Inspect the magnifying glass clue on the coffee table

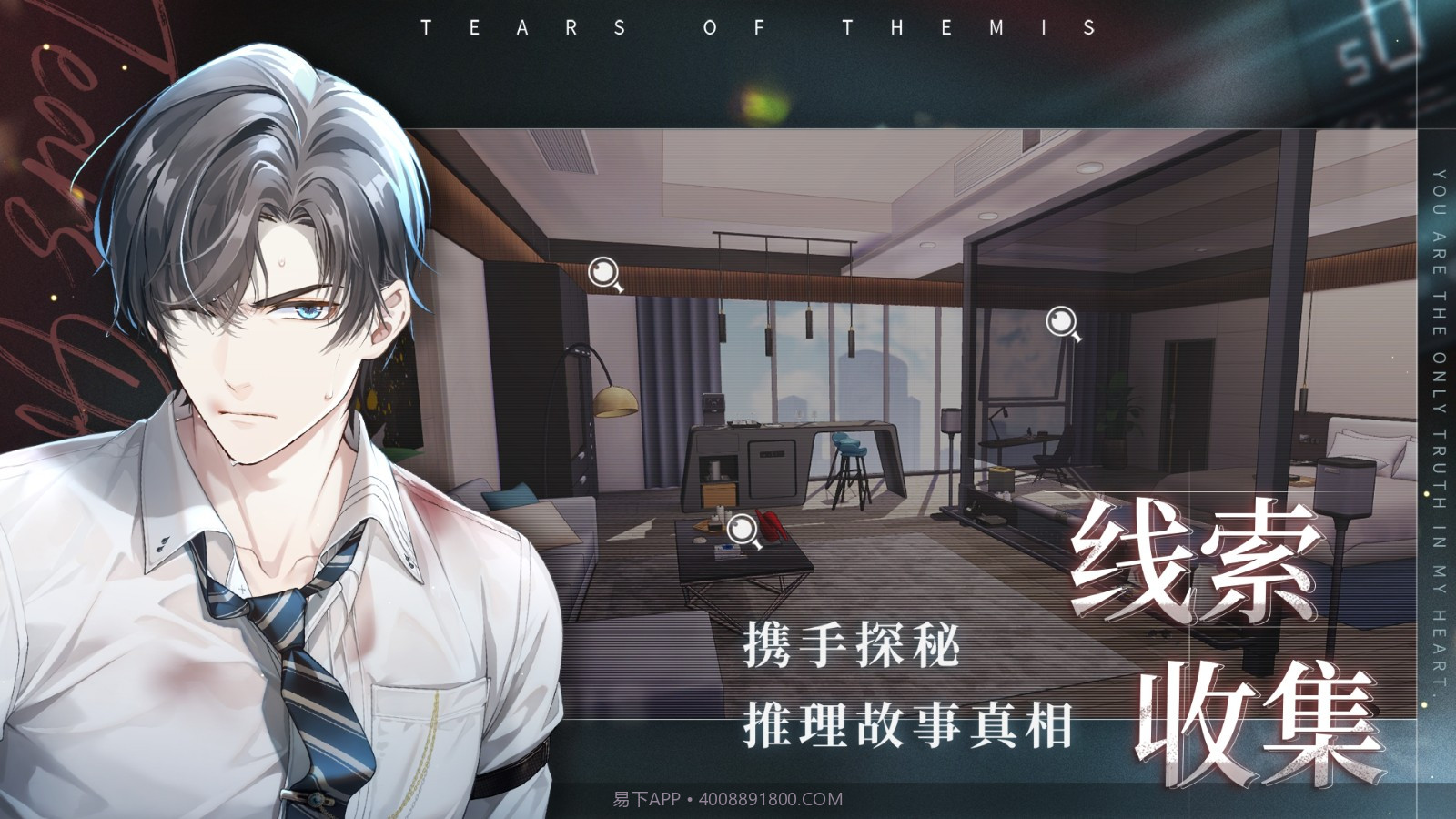[x=744, y=530]
